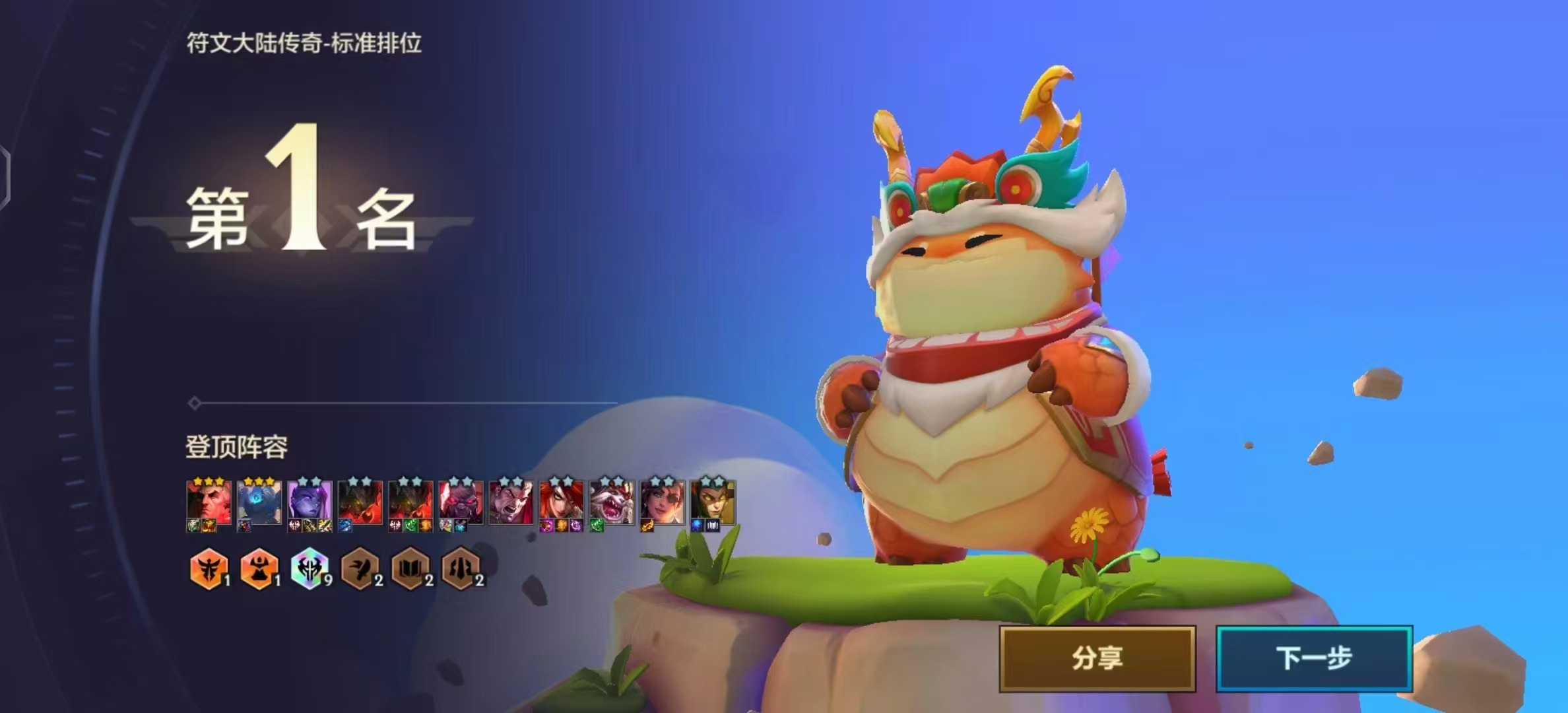
Task: Inspect the orange winged sword trait icon
Action: point(209,568)
